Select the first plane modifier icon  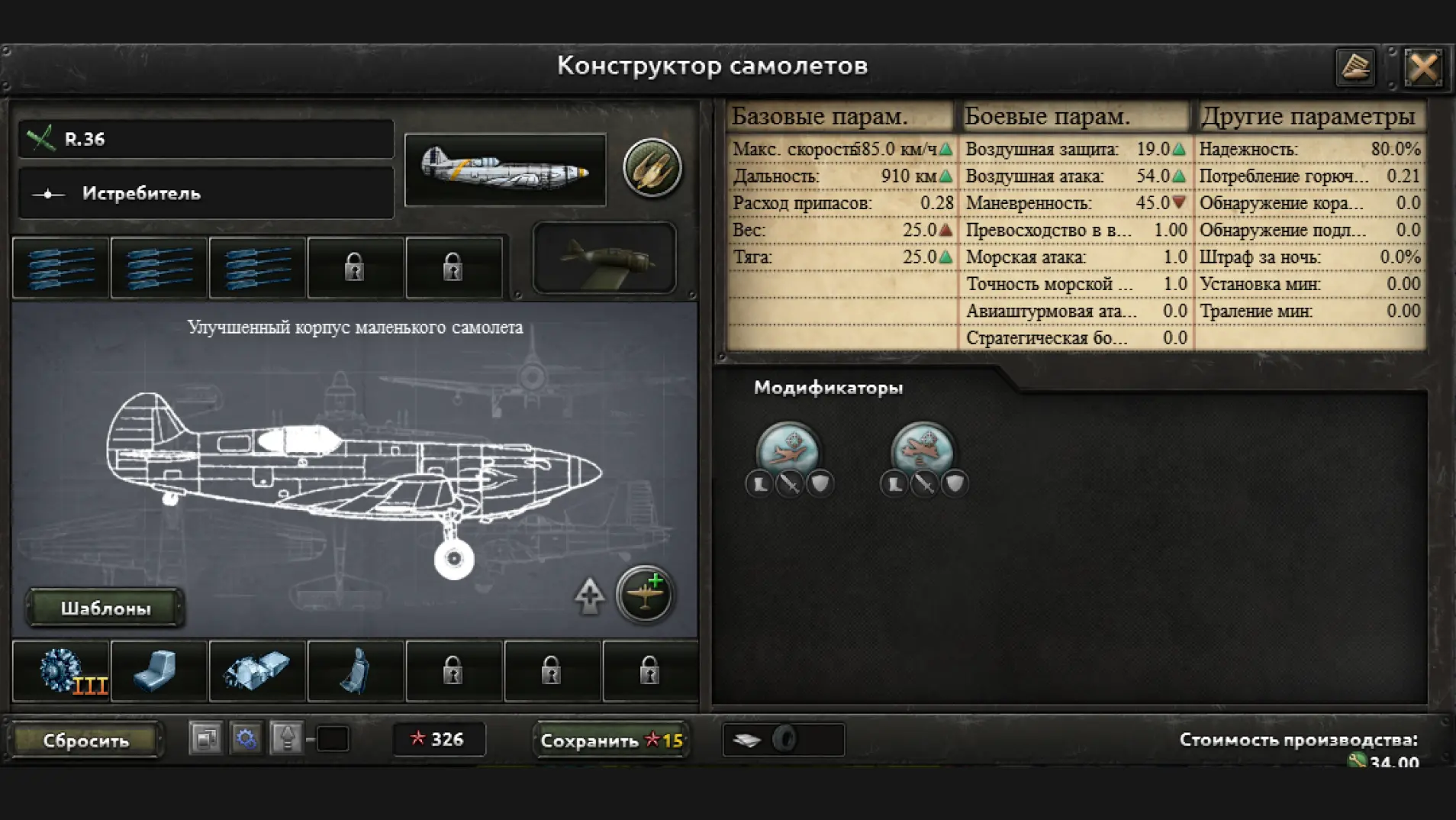pyautogui.click(x=788, y=449)
